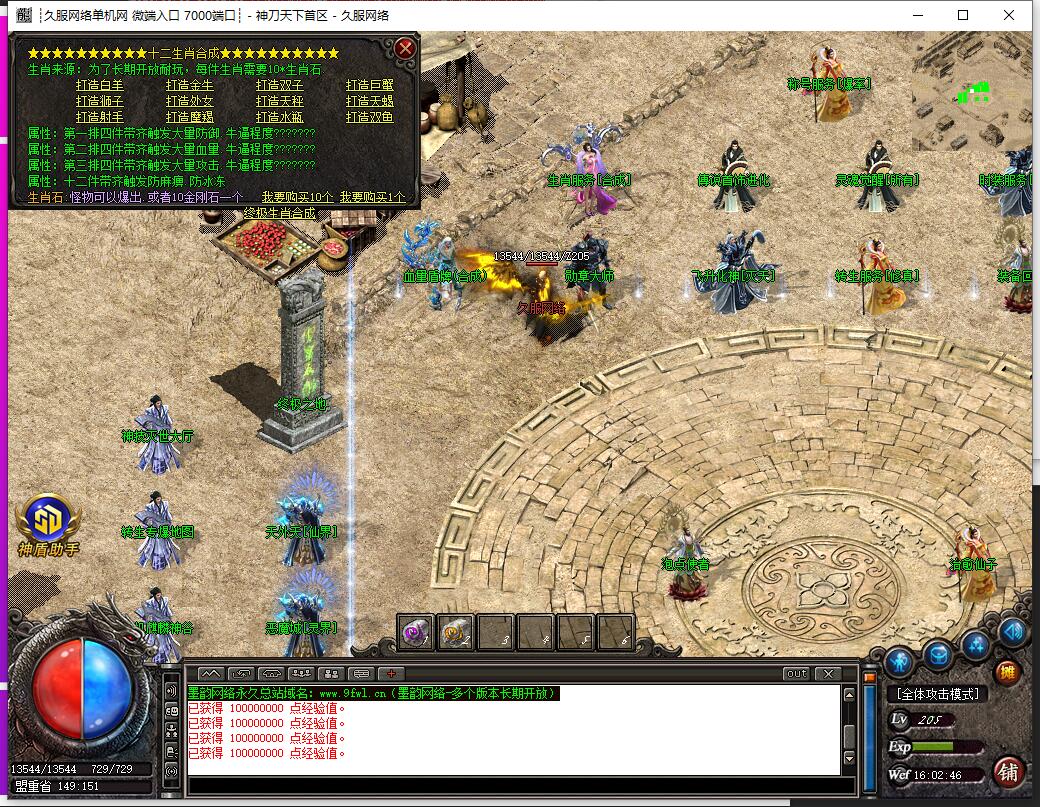Image resolution: width=1040 pixels, height=807 pixels.
Task: Pick the 打造巨蟹 option
Action: (370, 86)
